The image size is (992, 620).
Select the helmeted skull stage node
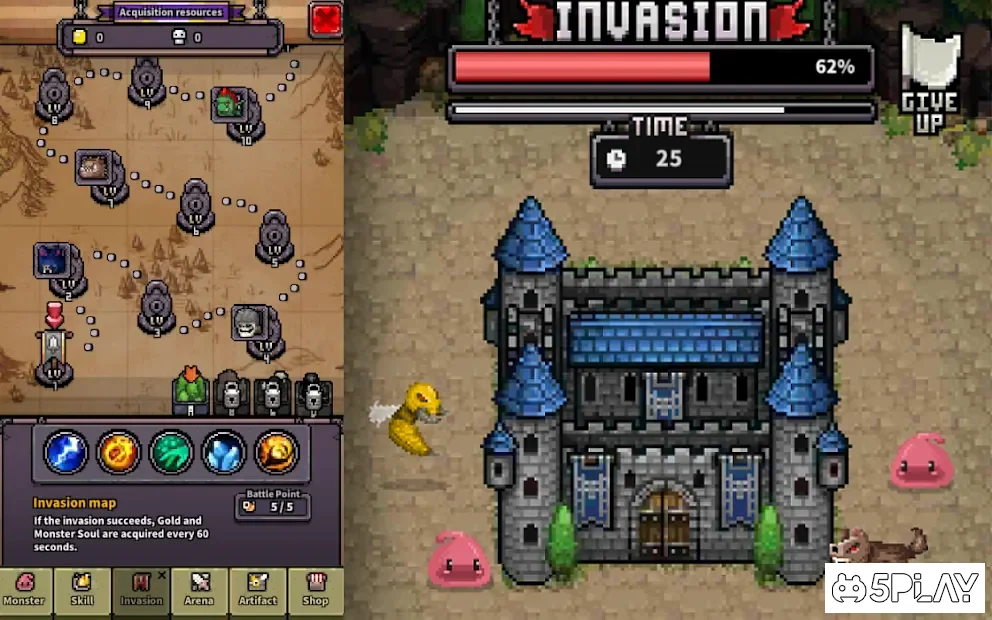coord(249,323)
